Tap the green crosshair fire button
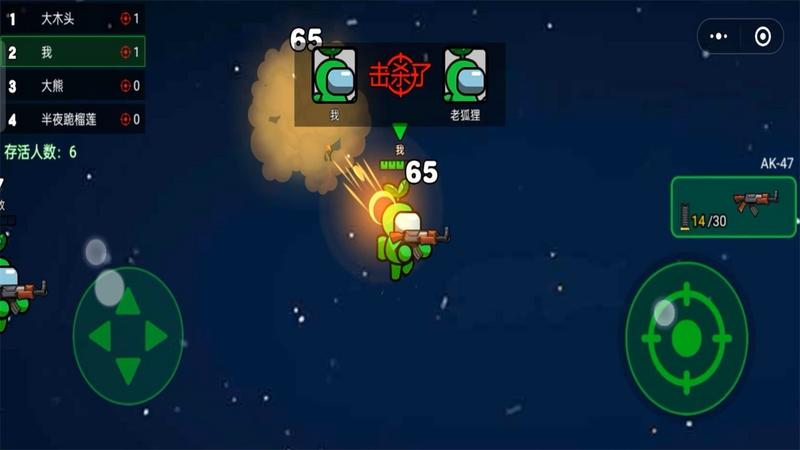800x450 pixels. pyautogui.click(x=686, y=338)
